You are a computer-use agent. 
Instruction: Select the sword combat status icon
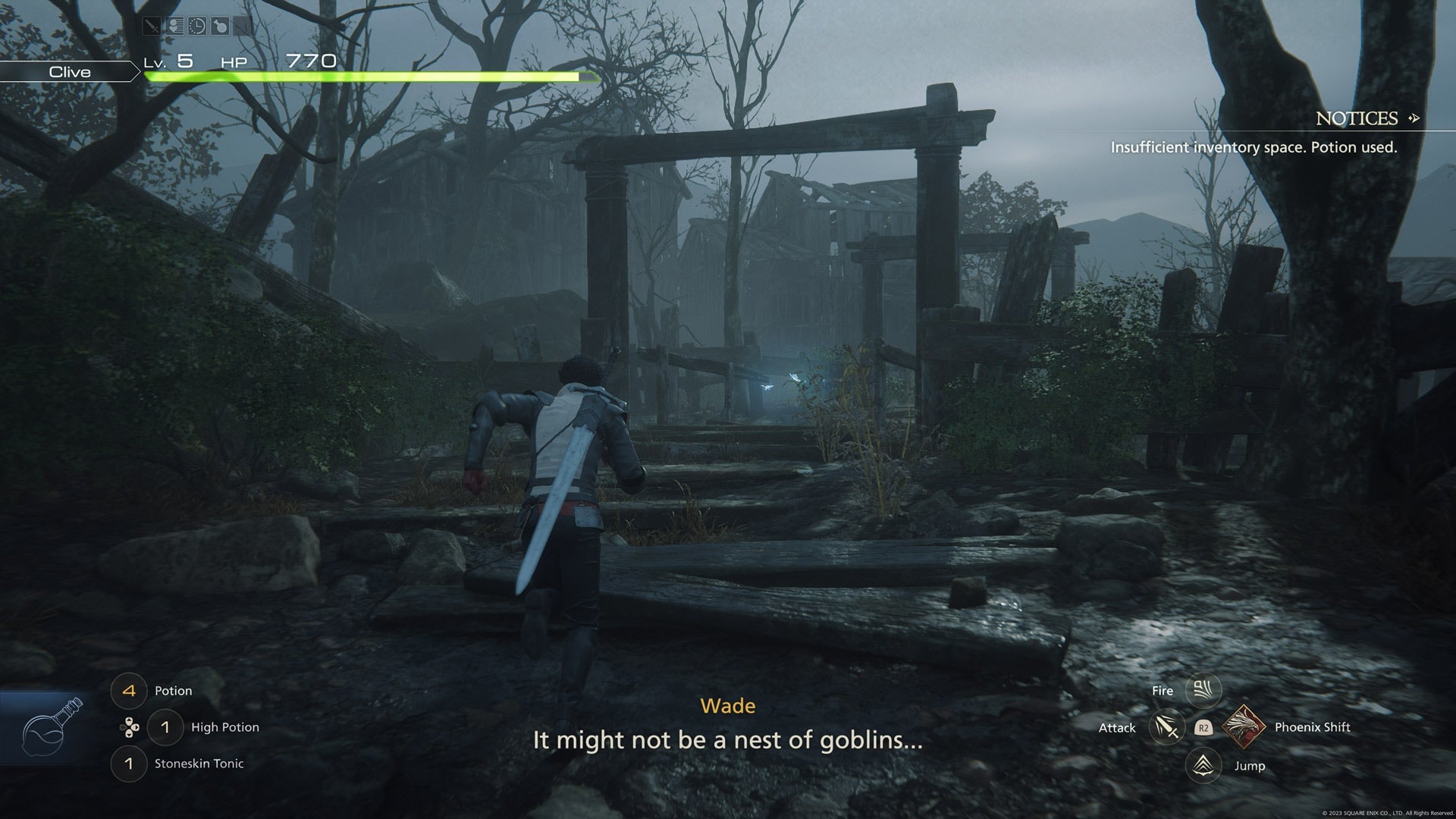coord(152,27)
